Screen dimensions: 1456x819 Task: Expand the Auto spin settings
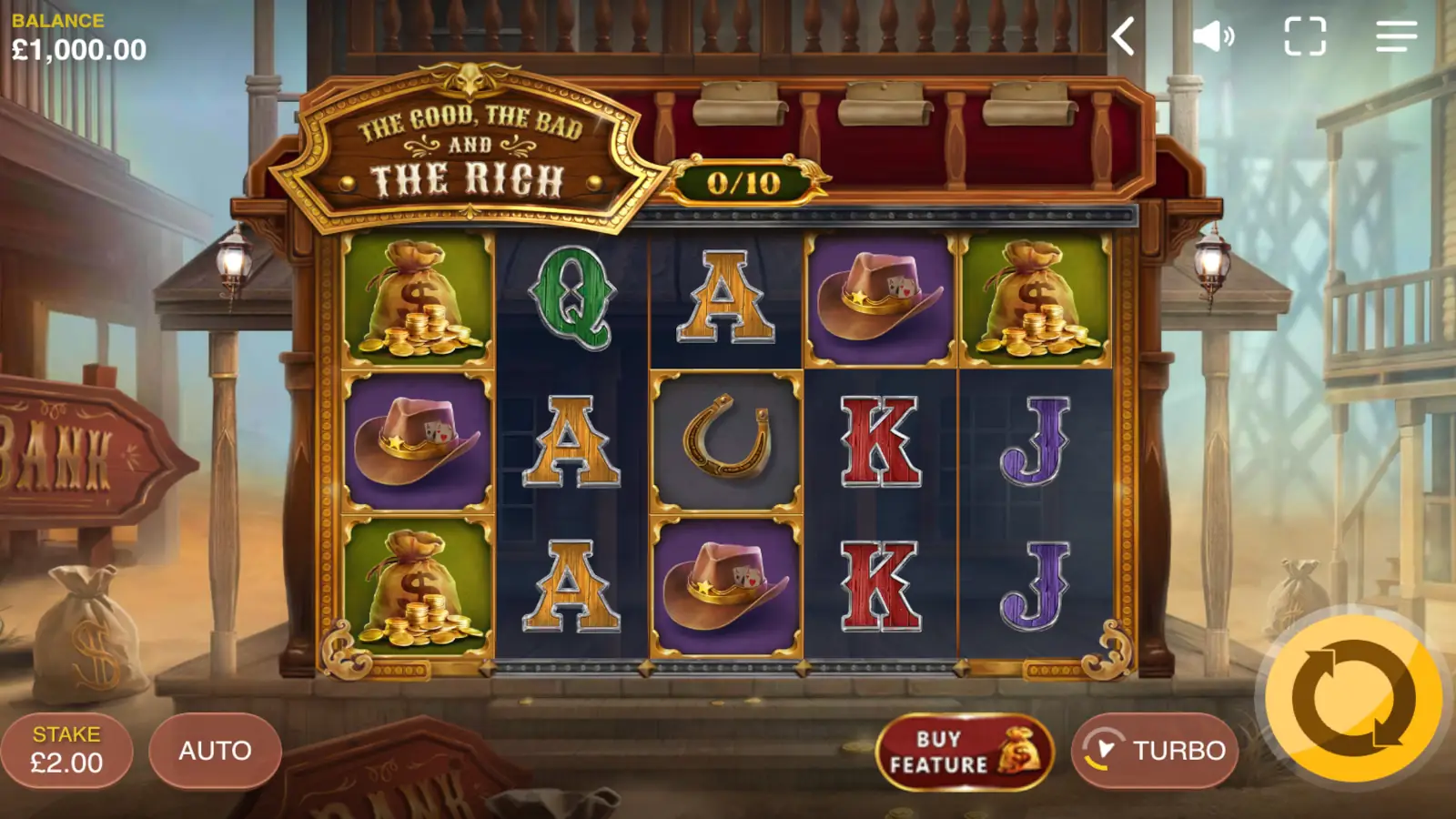click(217, 750)
